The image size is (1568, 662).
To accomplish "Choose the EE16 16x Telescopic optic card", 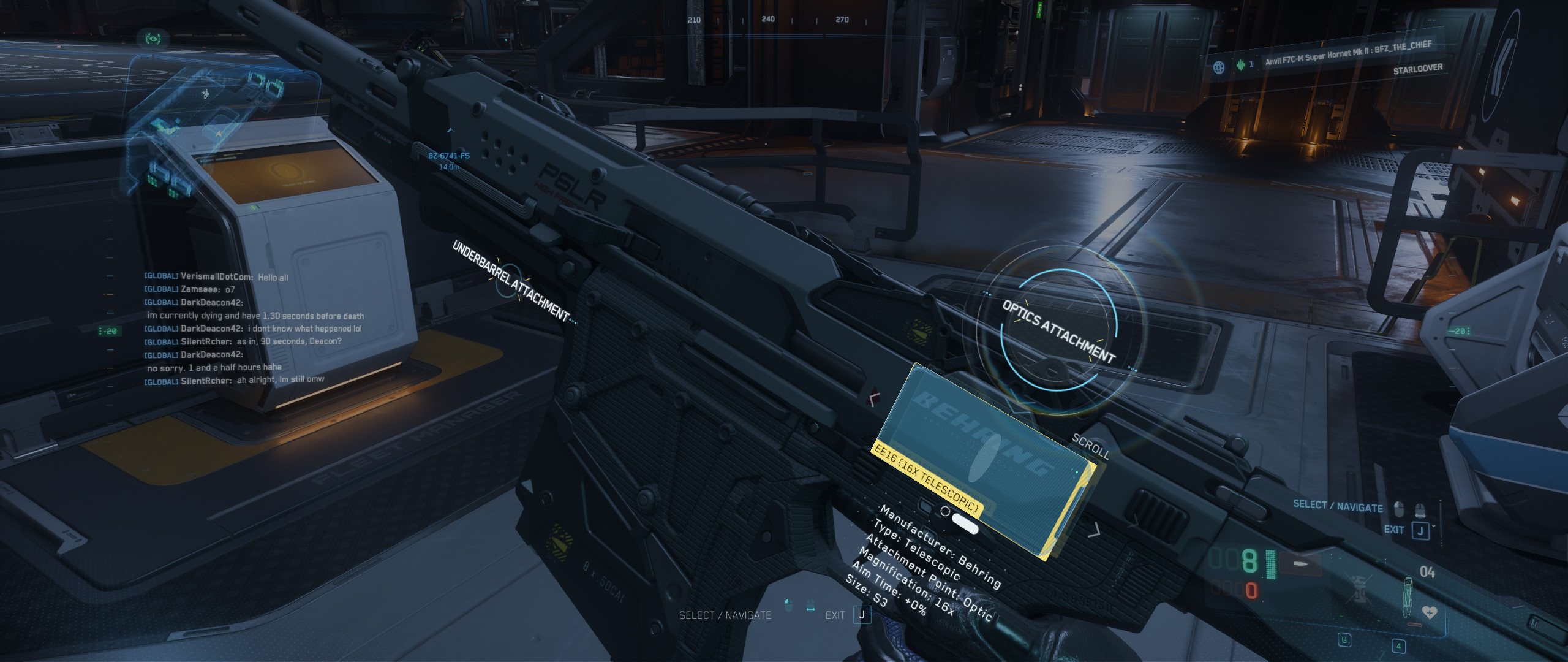I will [985, 460].
